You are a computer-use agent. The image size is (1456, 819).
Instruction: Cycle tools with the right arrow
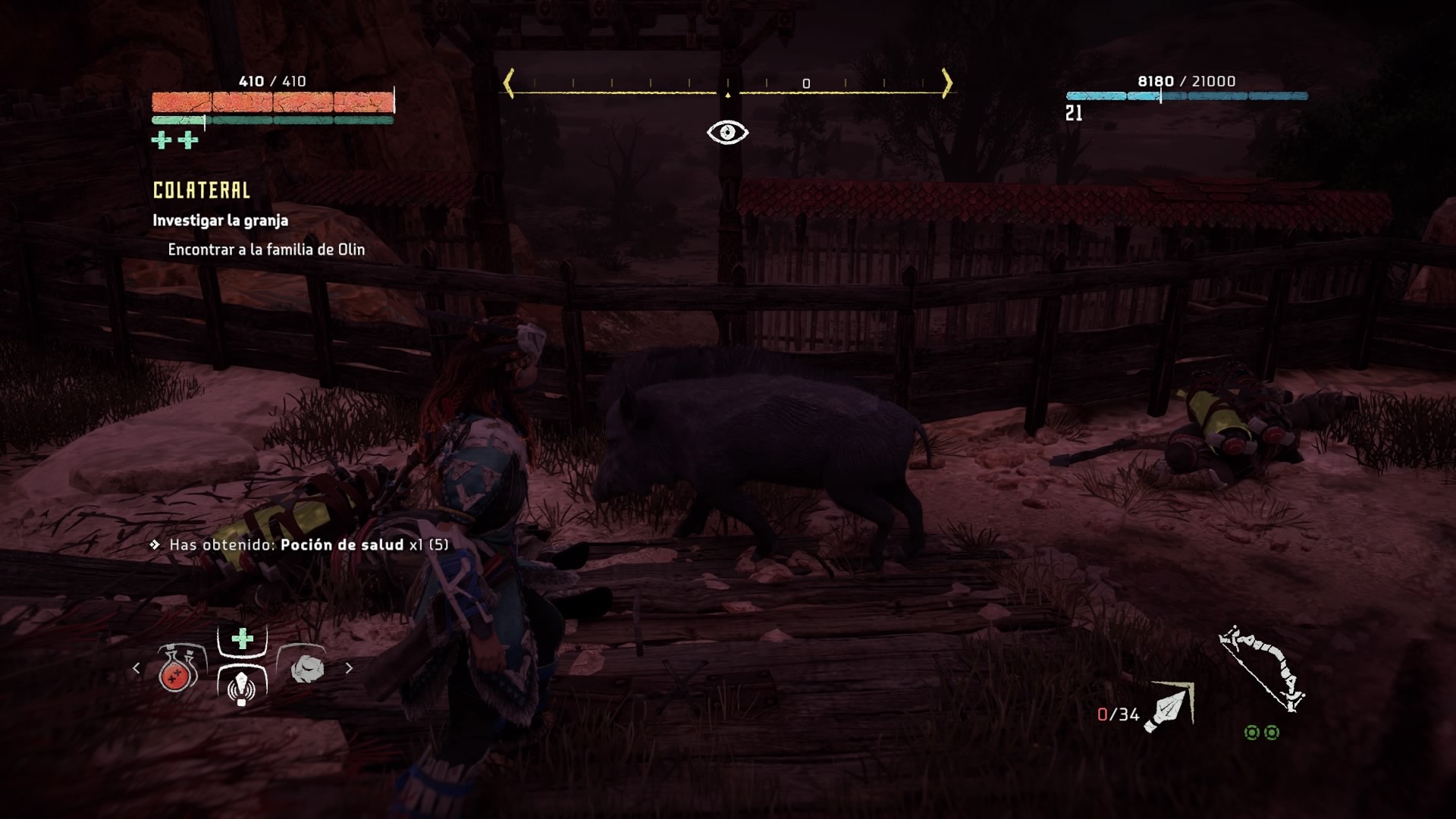point(349,668)
